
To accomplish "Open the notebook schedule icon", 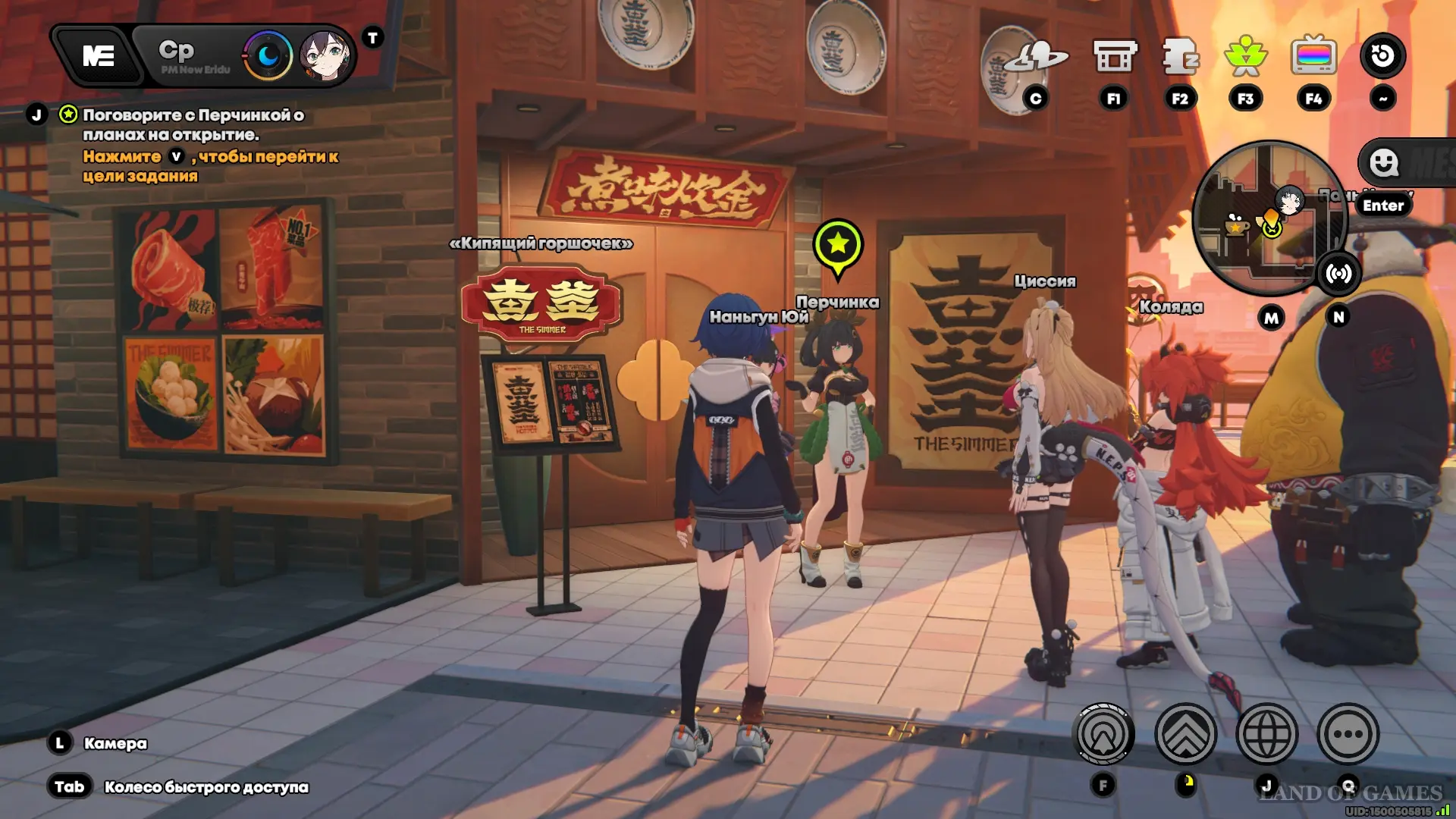I will click(1180, 57).
